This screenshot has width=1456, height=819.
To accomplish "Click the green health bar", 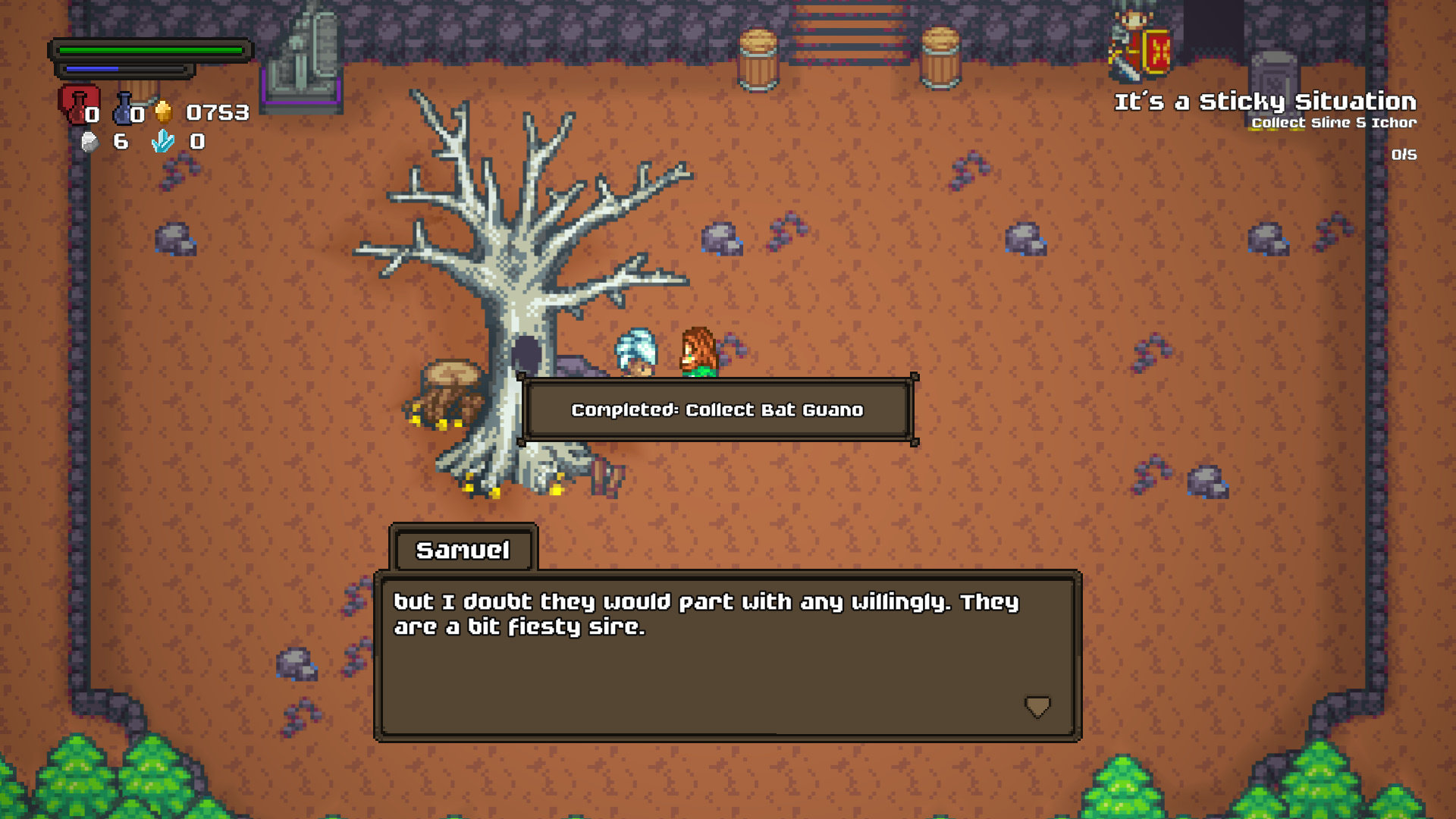I will (x=152, y=50).
